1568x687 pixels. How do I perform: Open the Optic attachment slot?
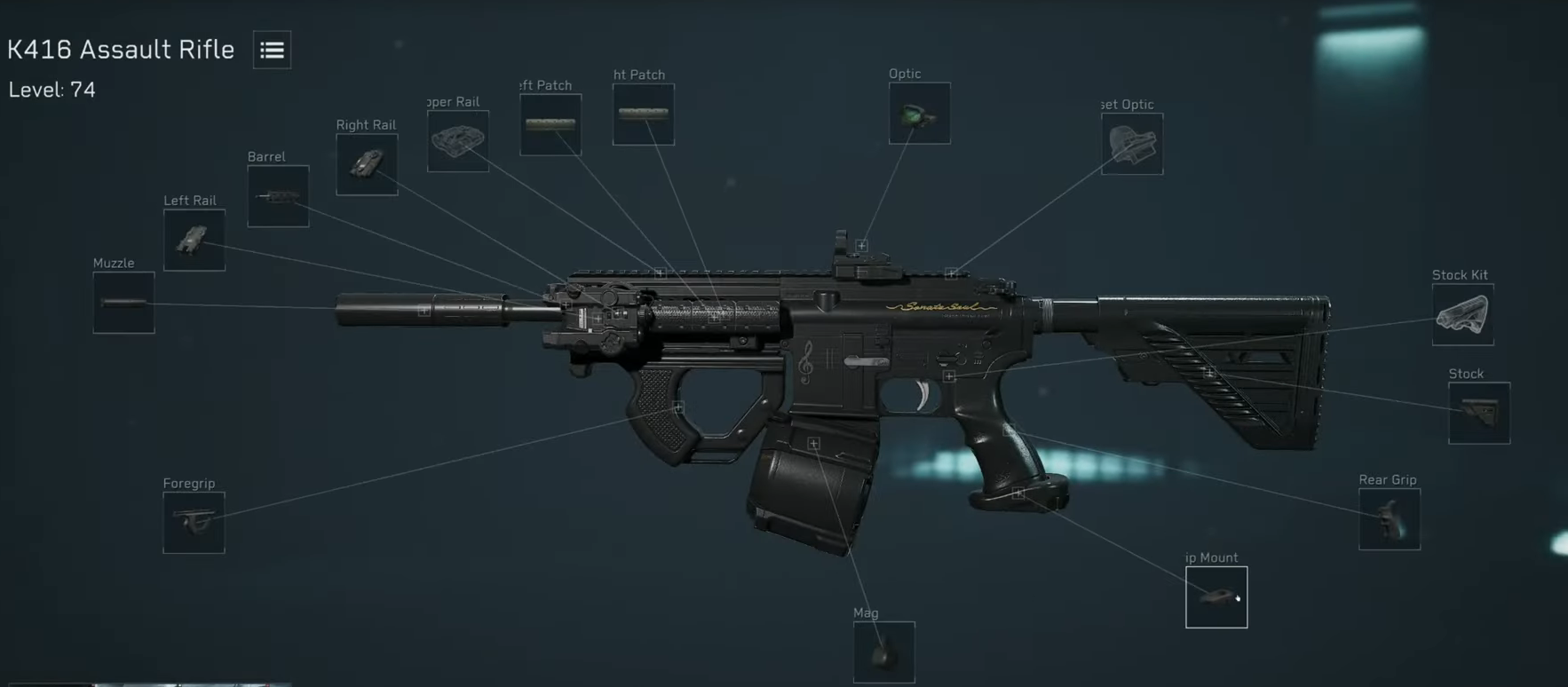[919, 113]
